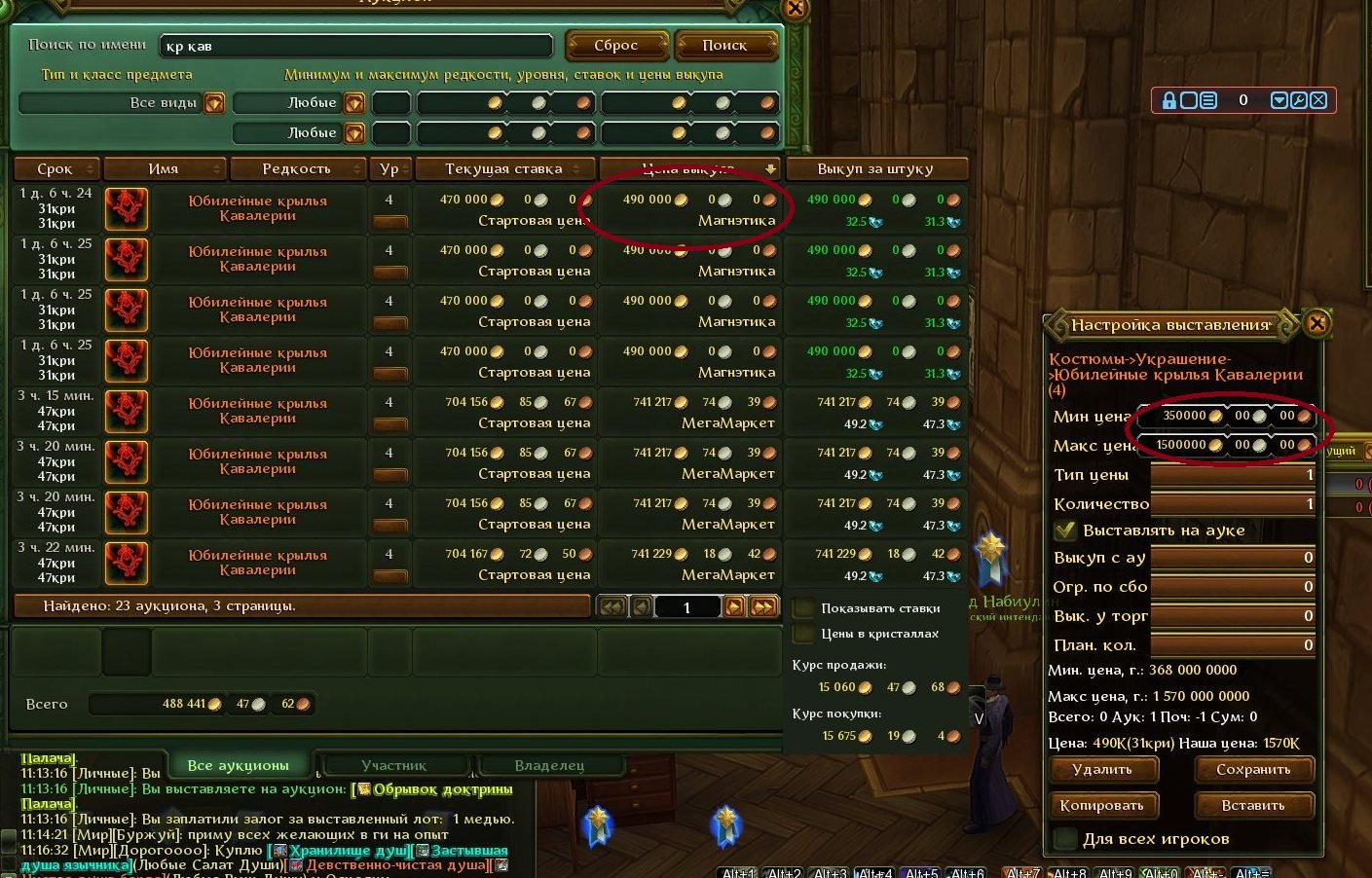
Task: Sort auctions by Срок column
Action: pos(56,169)
